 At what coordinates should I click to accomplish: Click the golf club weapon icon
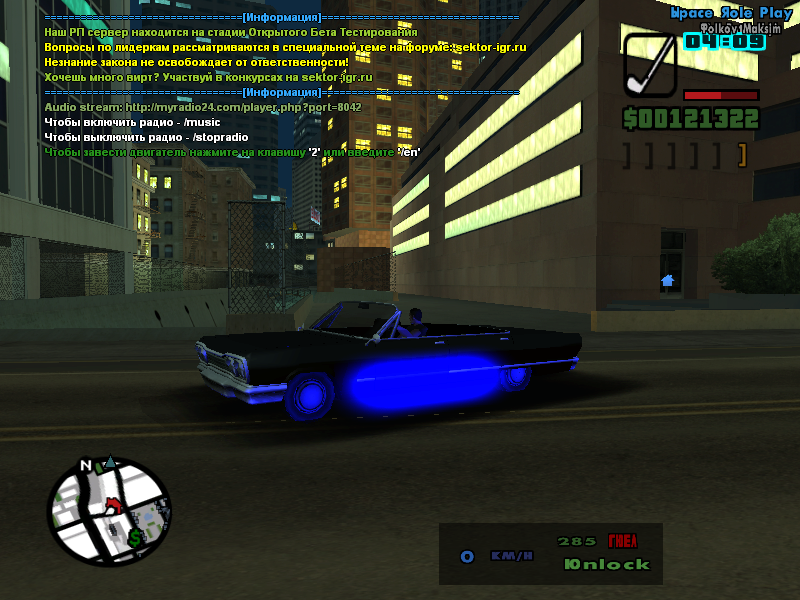click(x=650, y=65)
